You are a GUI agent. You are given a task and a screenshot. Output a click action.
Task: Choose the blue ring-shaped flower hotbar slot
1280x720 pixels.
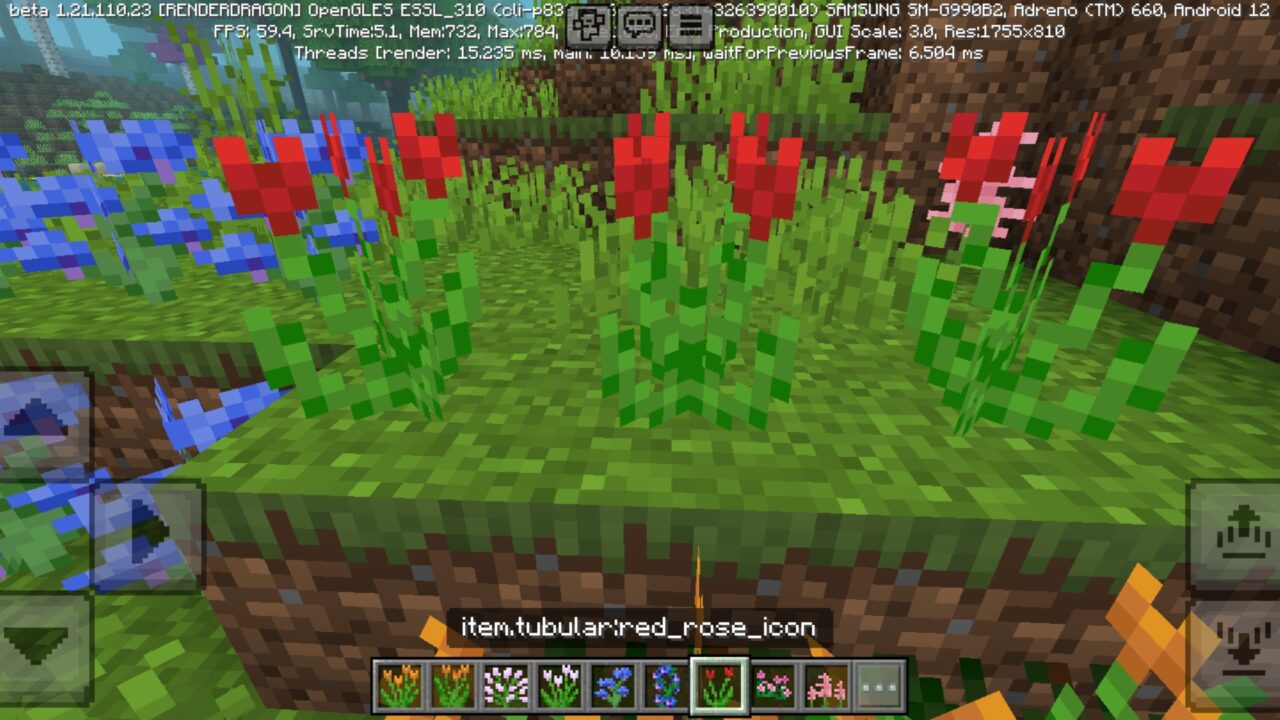(x=665, y=686)
